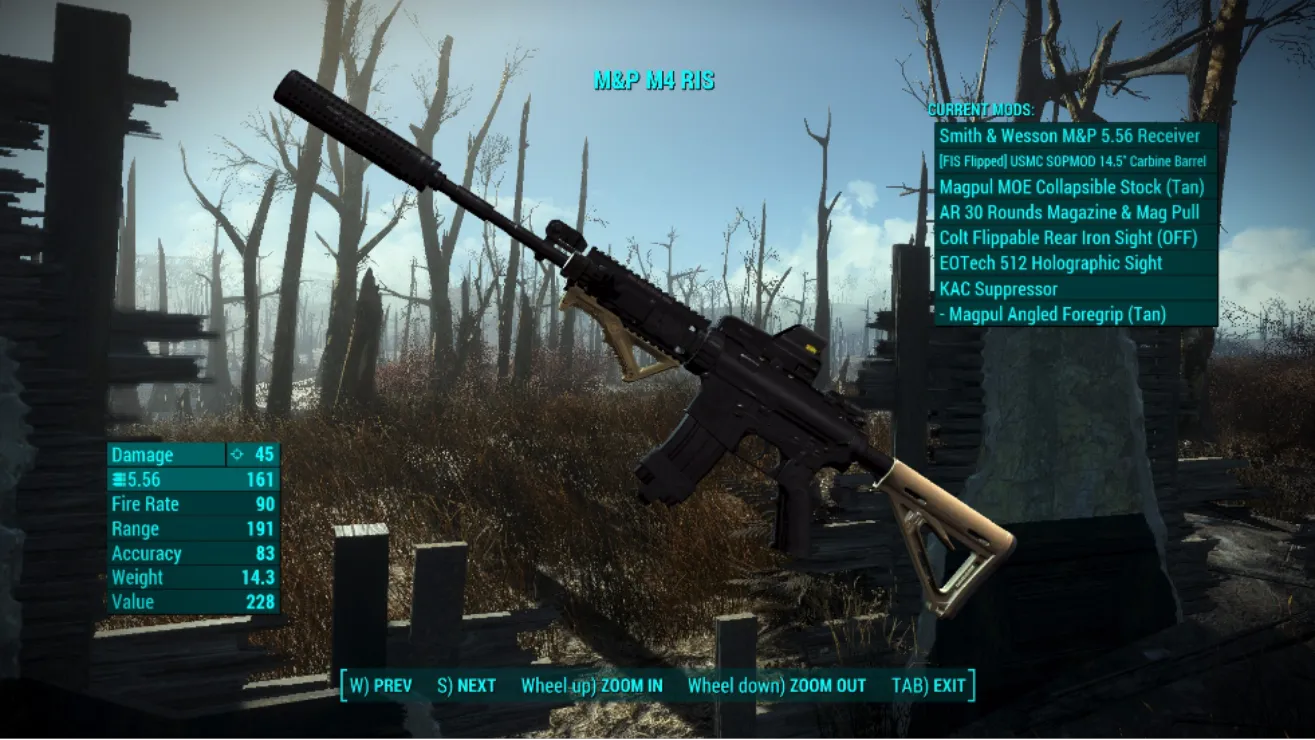This screenshot has height=740, width=1315.
Task: Select the KAC Suppressor mod
Action: point(1075,289)
